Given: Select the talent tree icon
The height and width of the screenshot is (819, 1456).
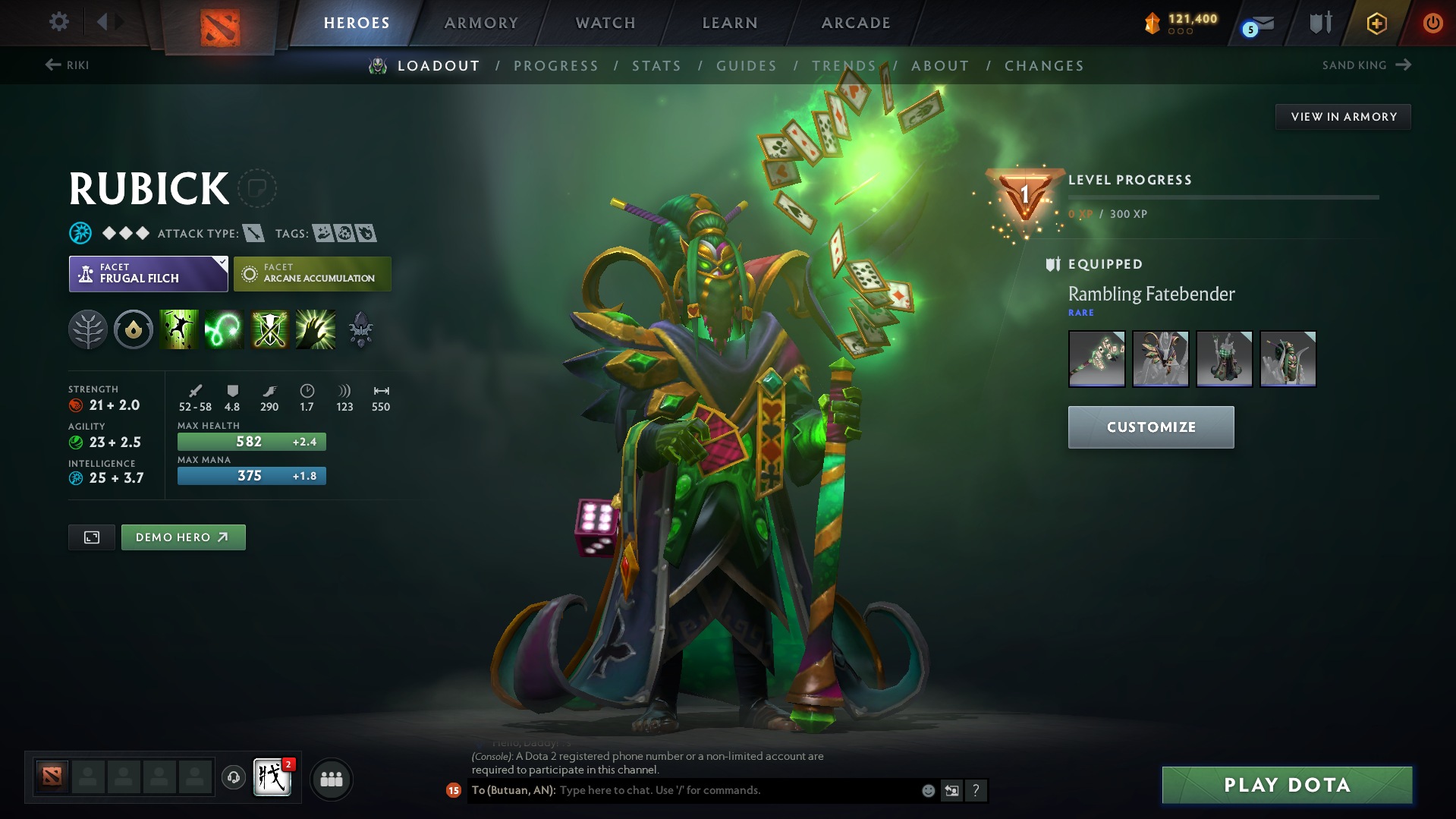Looking at the screenshot, I should coord(87,329).
